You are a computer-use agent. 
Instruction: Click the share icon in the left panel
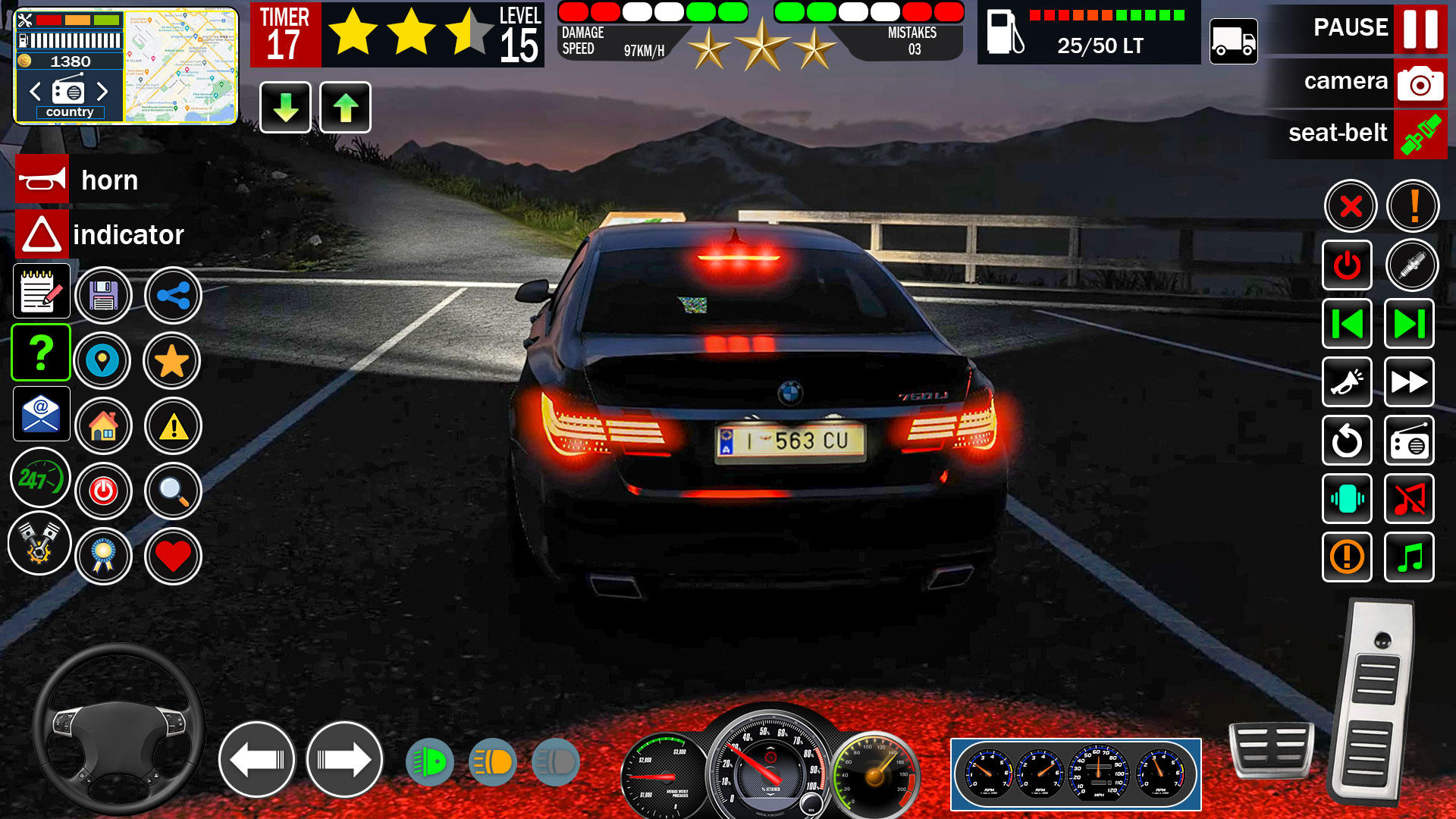click(172, 296)
